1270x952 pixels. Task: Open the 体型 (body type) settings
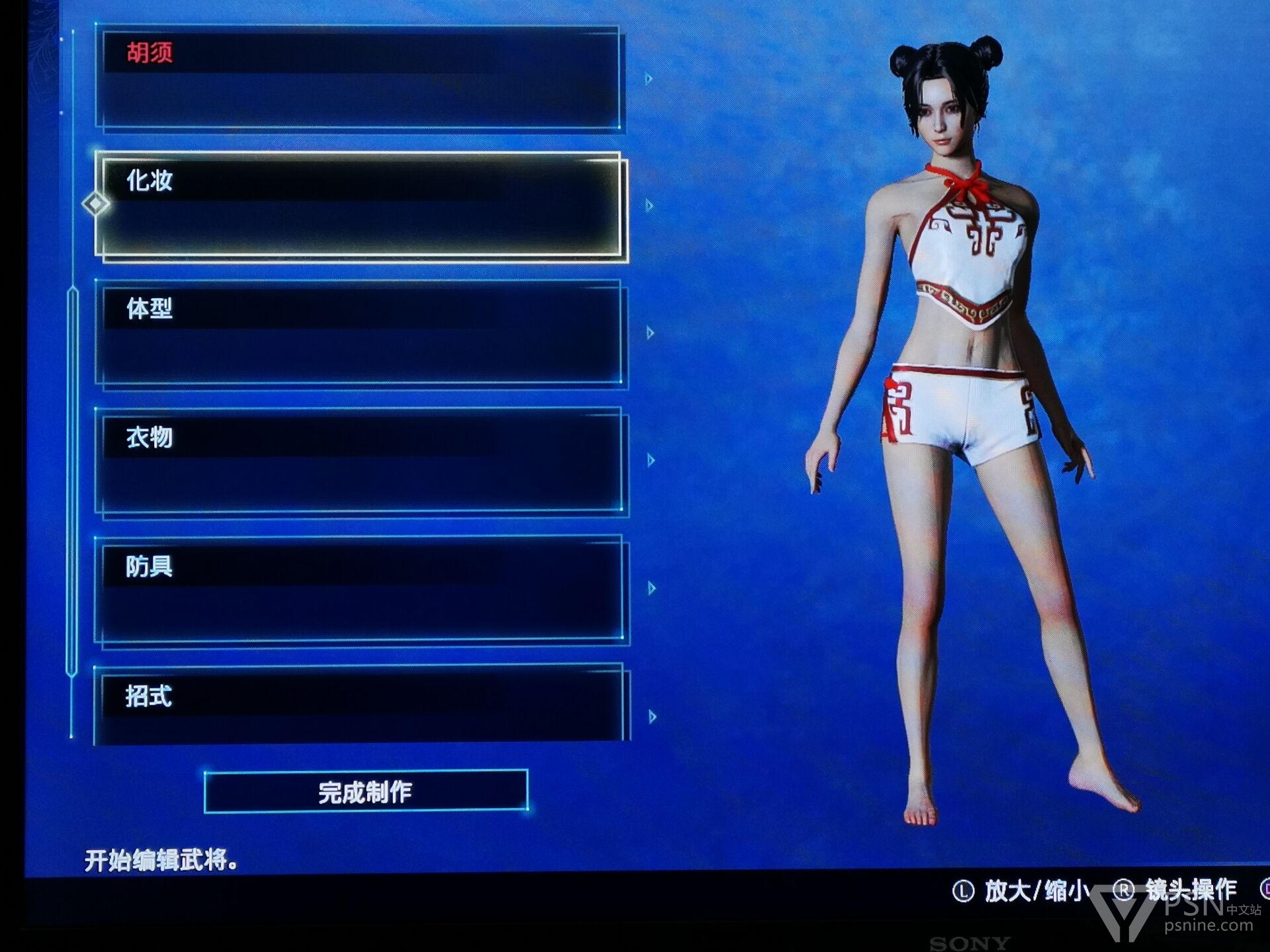coord(359,333)
